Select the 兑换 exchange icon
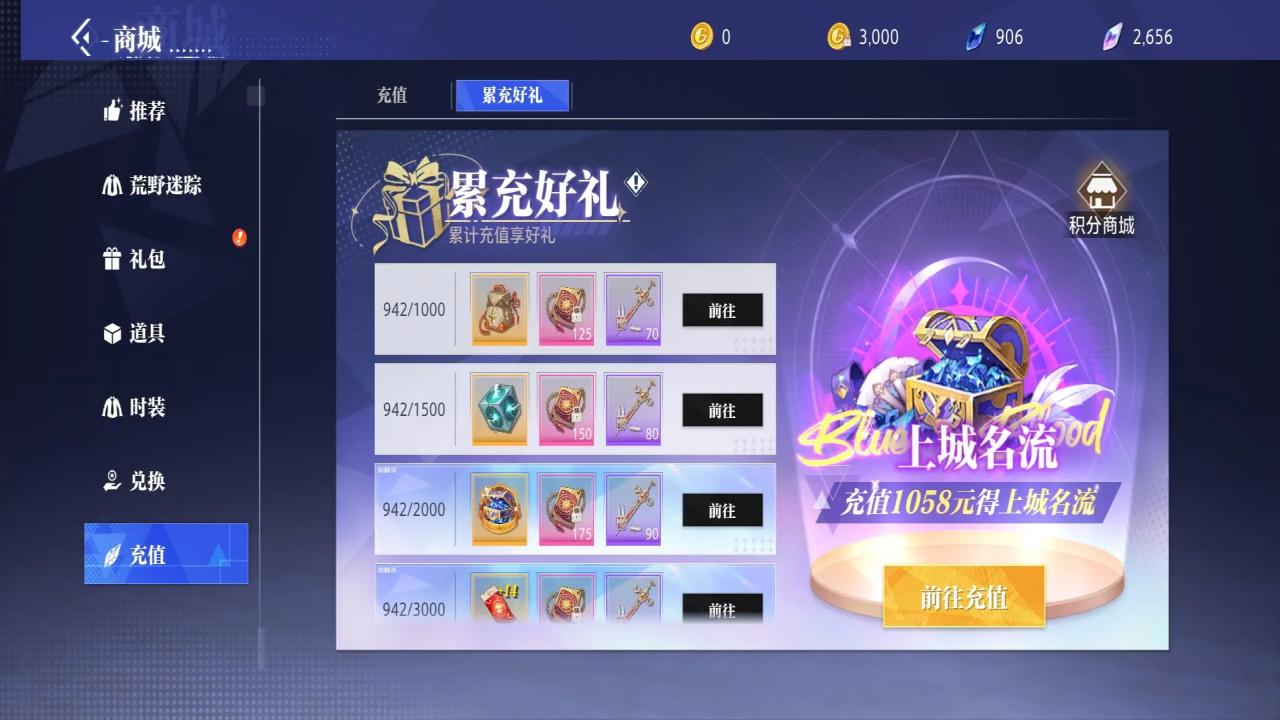This screenshot has width=1280, height=720. point(112,481)
